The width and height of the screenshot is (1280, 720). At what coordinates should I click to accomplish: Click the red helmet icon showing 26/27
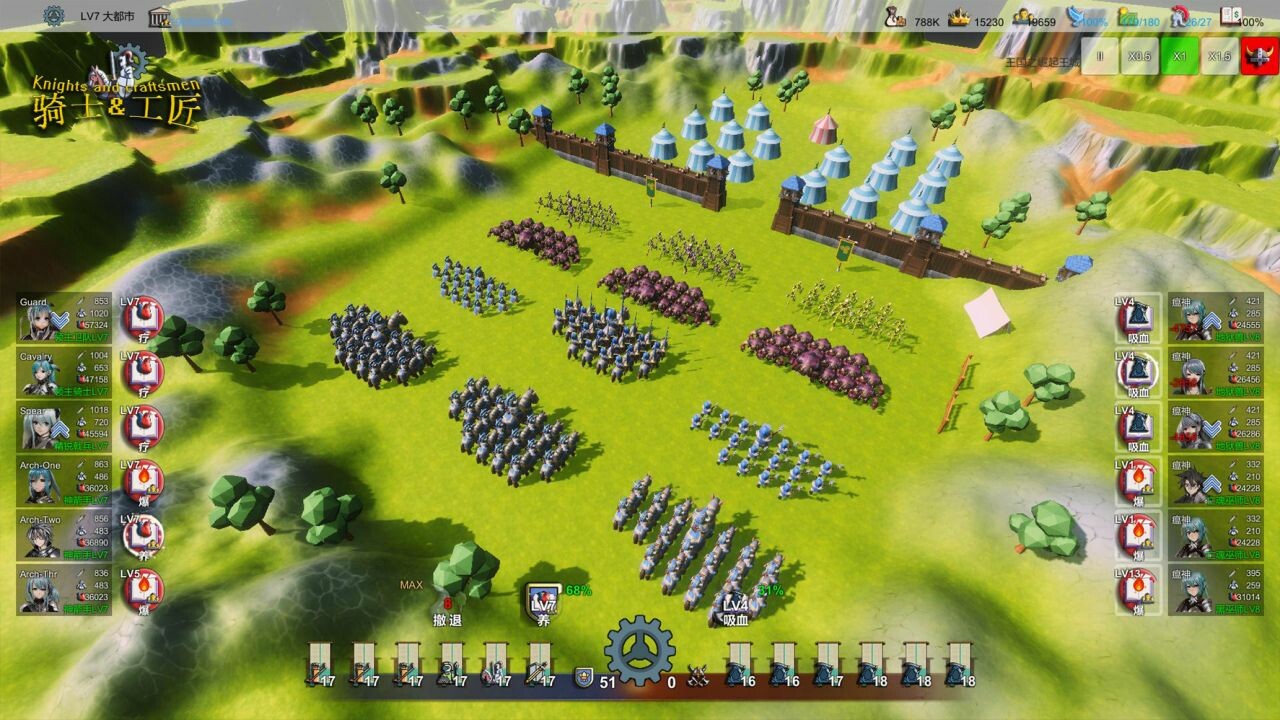1180,17
